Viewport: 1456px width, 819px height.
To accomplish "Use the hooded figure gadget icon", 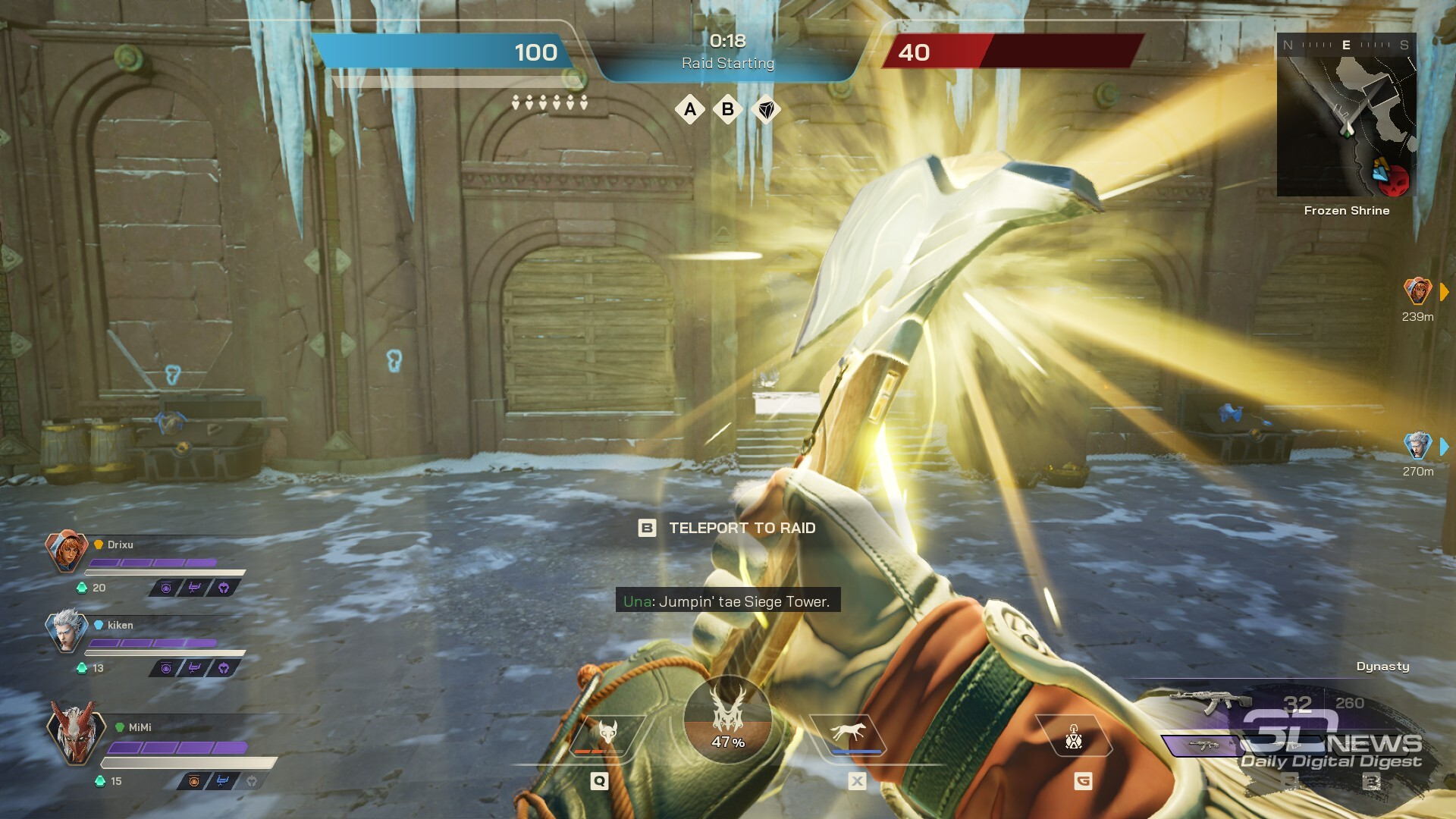I will pos(1074,736).
